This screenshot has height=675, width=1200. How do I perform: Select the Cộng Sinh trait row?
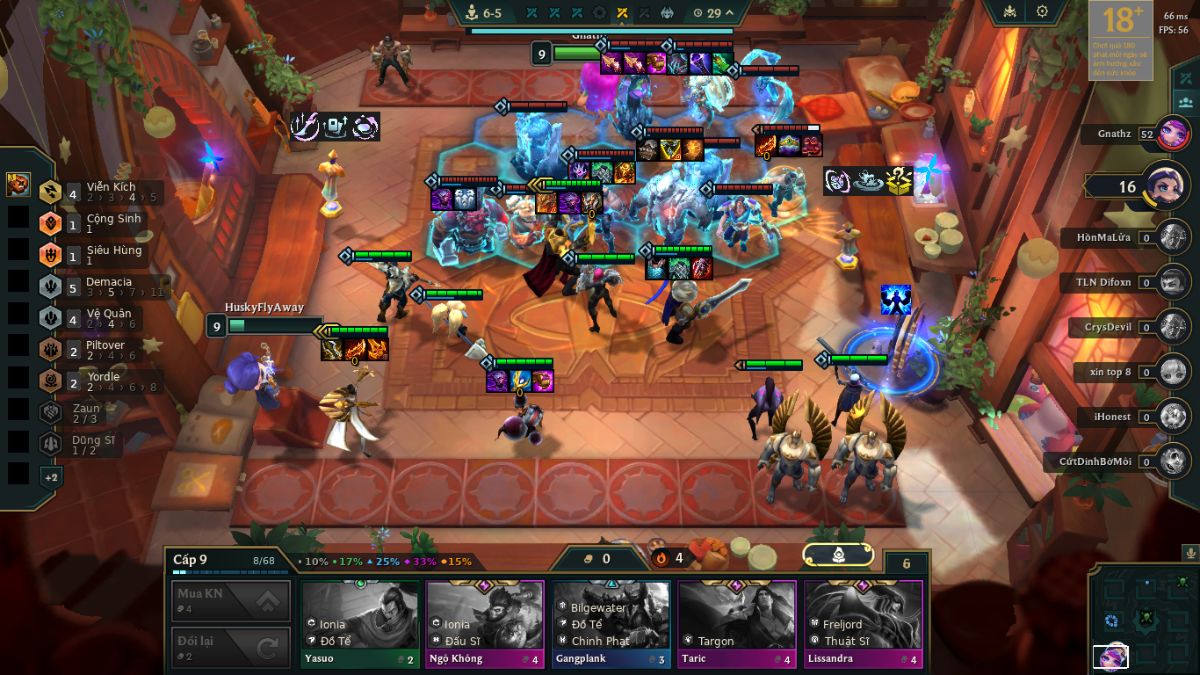[x=100, y=223]
